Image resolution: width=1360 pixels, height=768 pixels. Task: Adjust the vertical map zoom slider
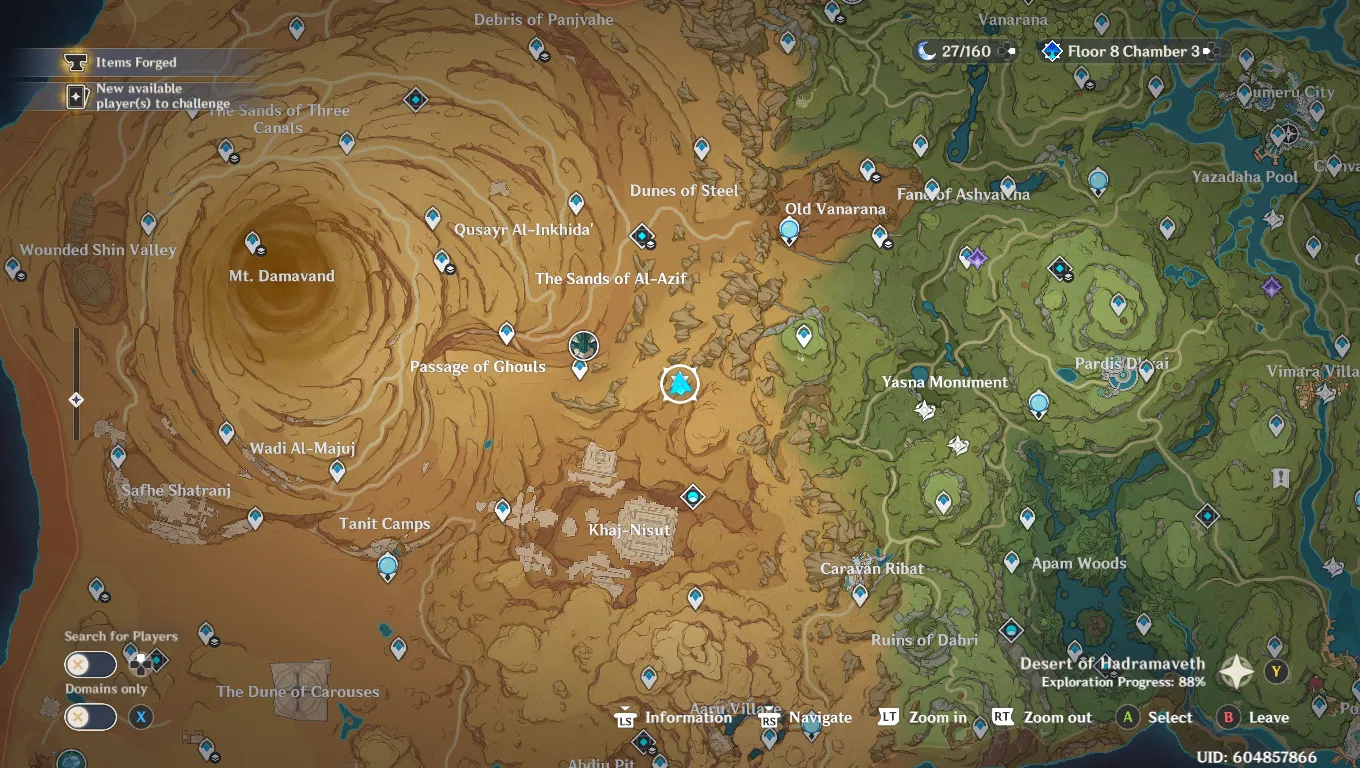pyautogui.click(x=75, y=400)
